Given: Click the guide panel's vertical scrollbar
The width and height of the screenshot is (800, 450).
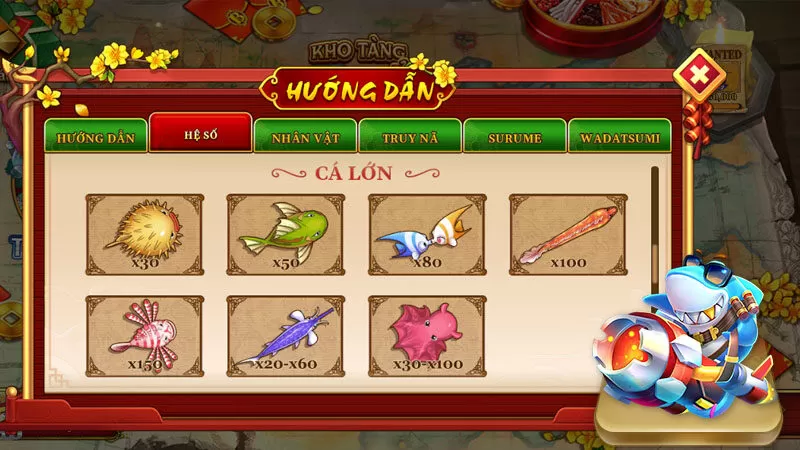Looking at the screenshot, I should (655, 230).
